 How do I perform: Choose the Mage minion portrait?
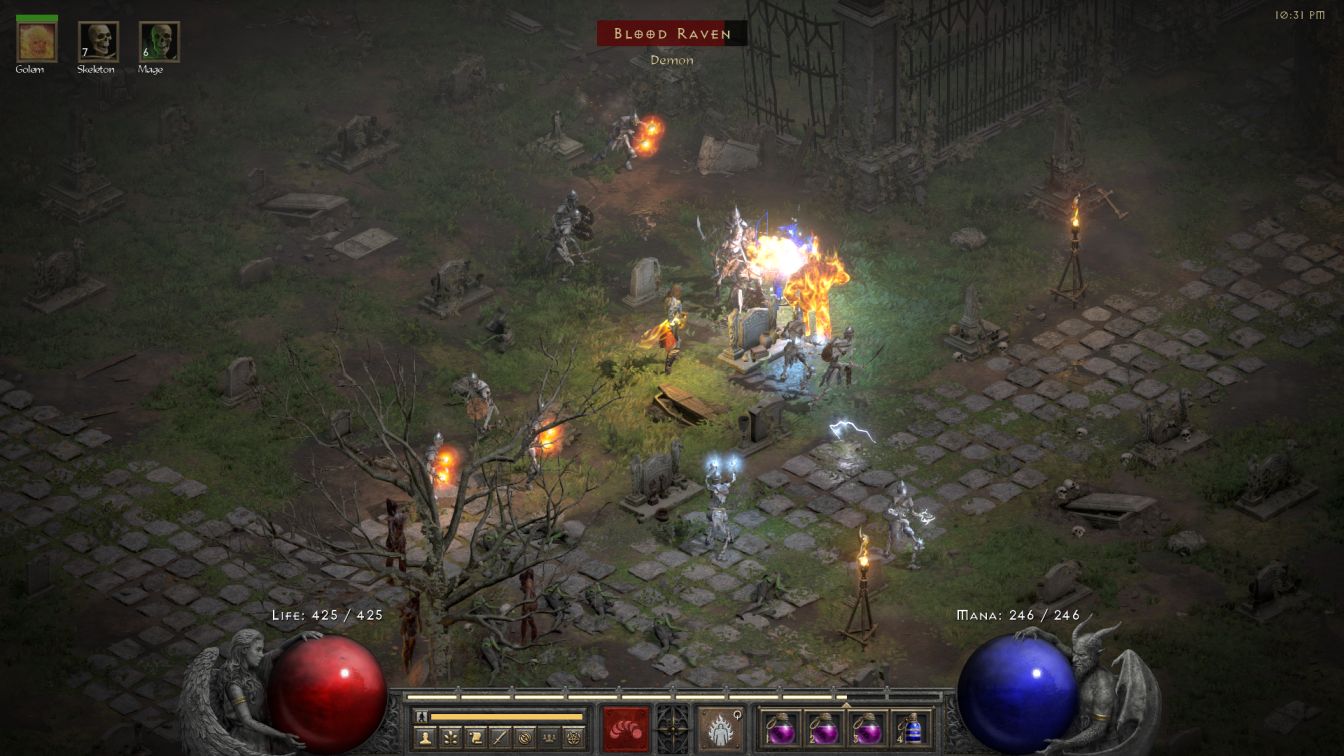click(159, 41)
